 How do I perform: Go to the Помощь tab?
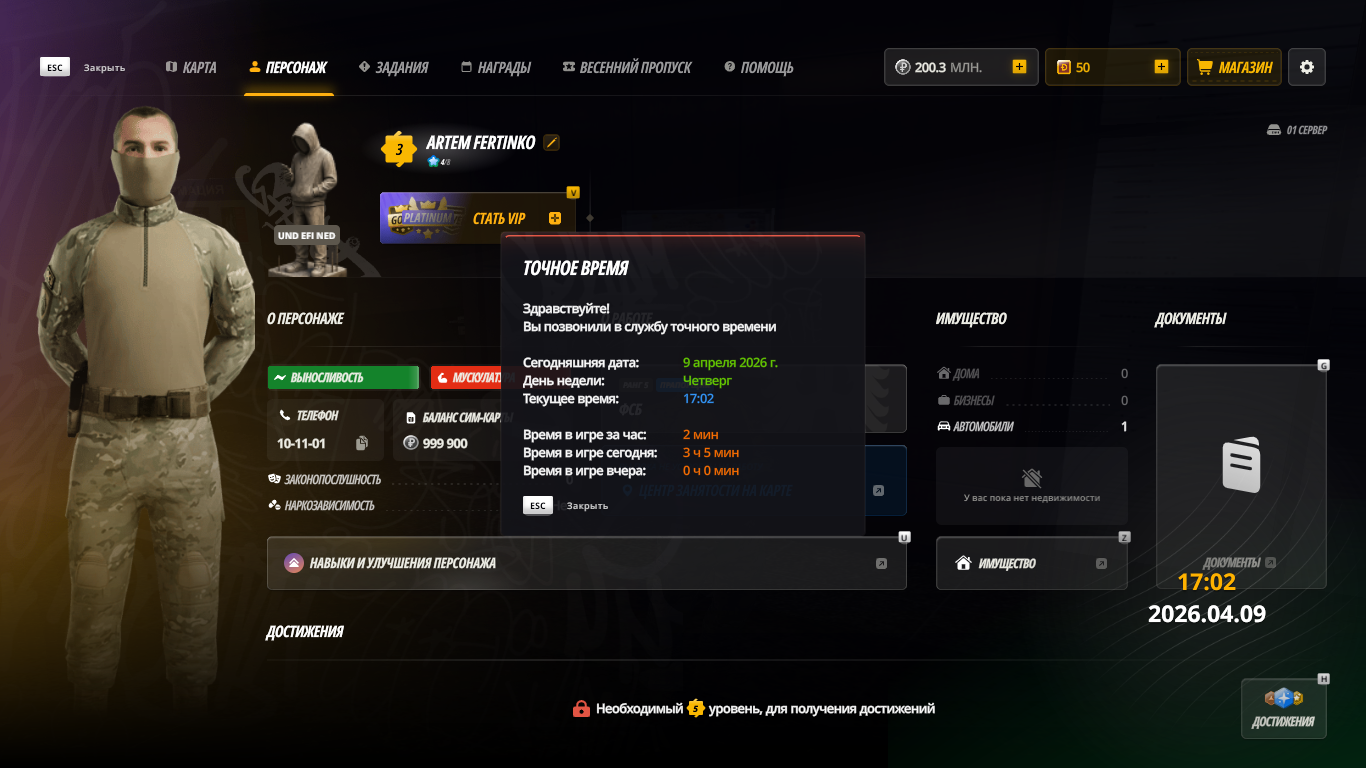(759, 68)
